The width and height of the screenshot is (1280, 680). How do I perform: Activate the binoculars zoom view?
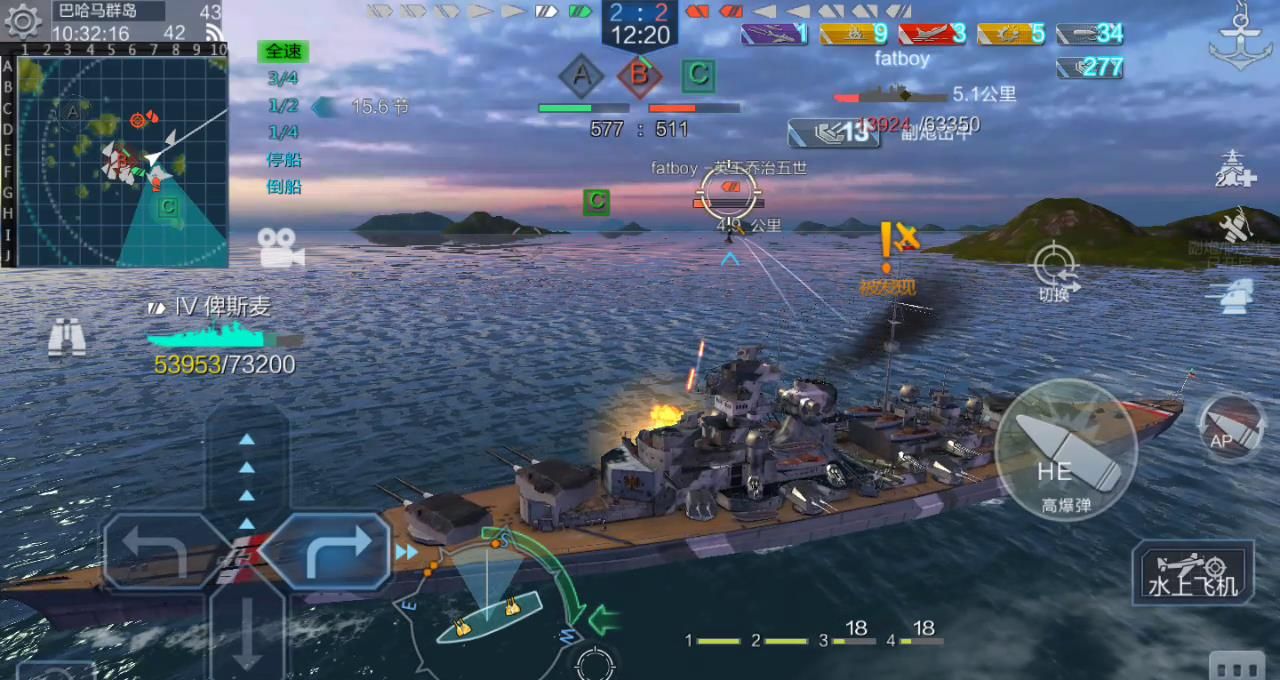click(67, 338)
